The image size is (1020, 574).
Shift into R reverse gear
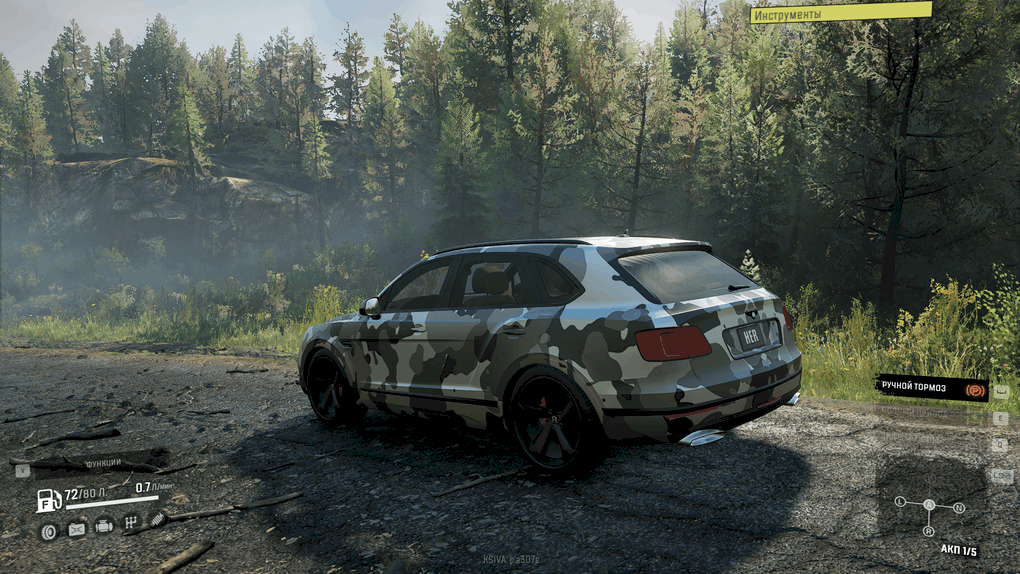point(930,531)
